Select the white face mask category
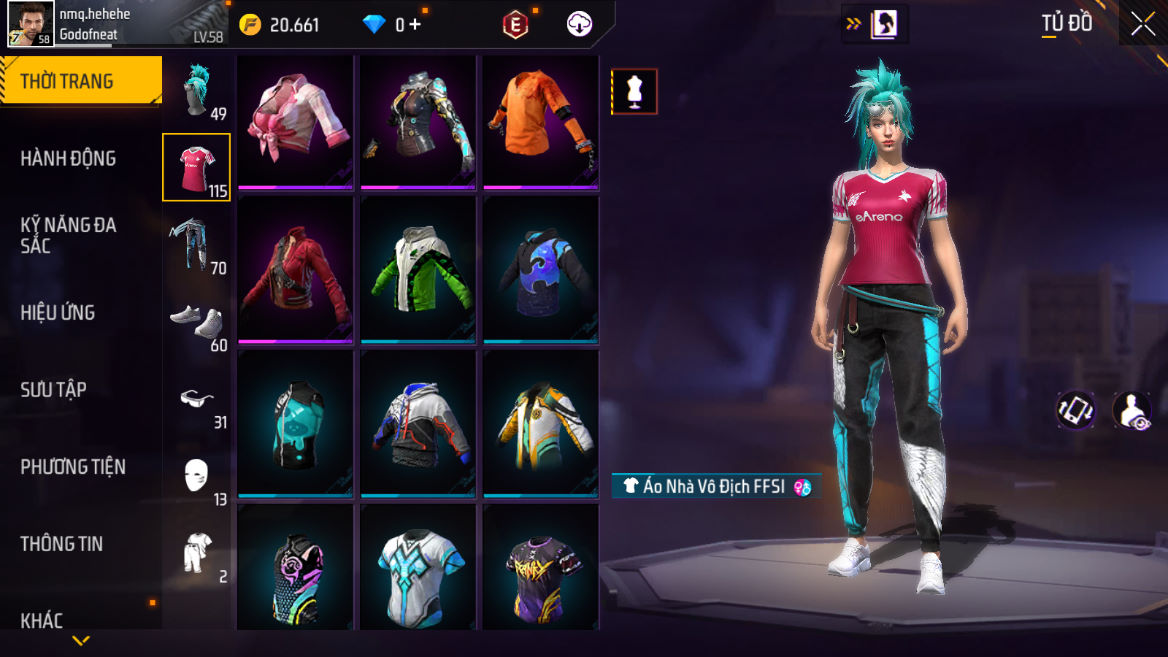The height and width of the screenshot is (657, 1168). pyautogui.click(x=197, y=477)
